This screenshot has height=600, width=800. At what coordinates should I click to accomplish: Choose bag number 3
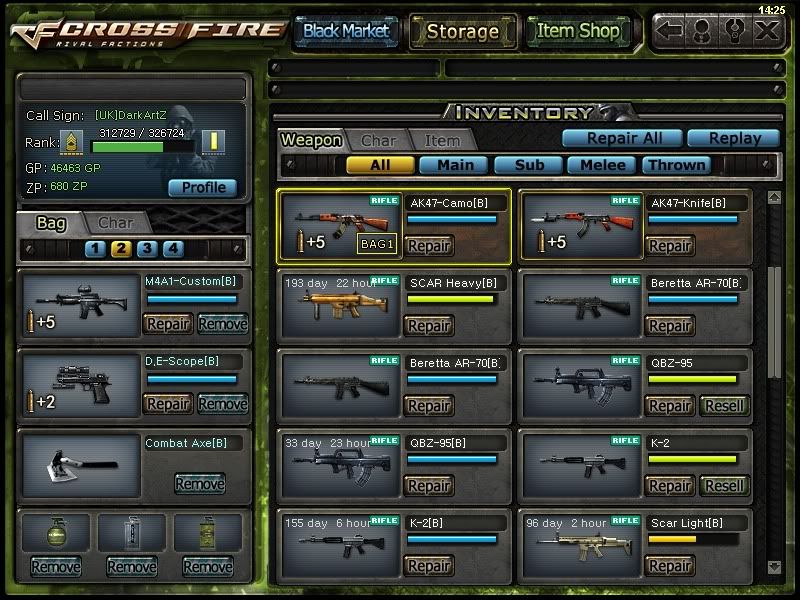click(147, 249)
